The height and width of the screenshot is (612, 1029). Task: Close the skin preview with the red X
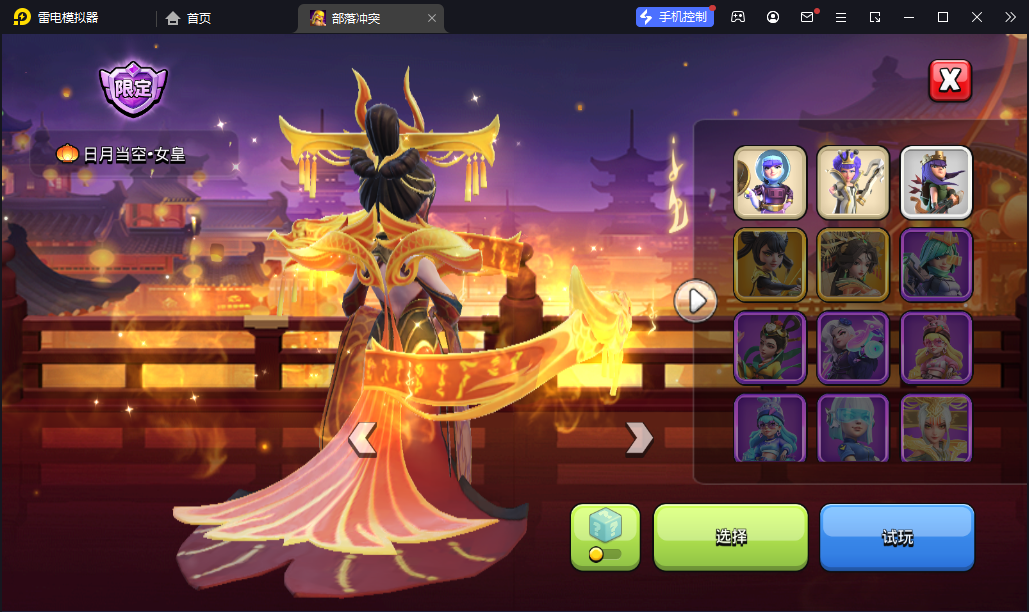pyautogui.click(x=950, y=81)
